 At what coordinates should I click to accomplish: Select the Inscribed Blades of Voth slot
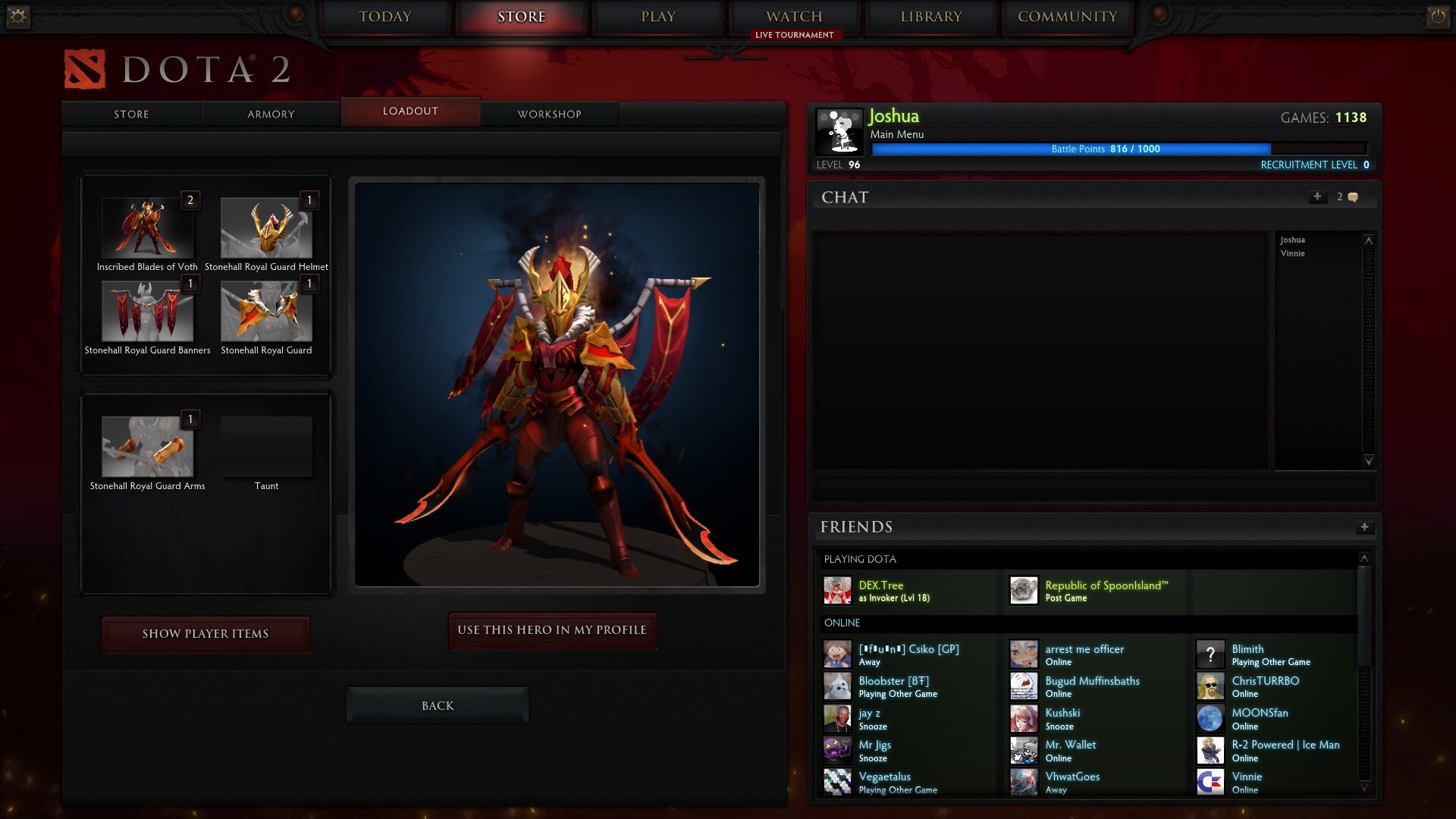coord(147,227)
